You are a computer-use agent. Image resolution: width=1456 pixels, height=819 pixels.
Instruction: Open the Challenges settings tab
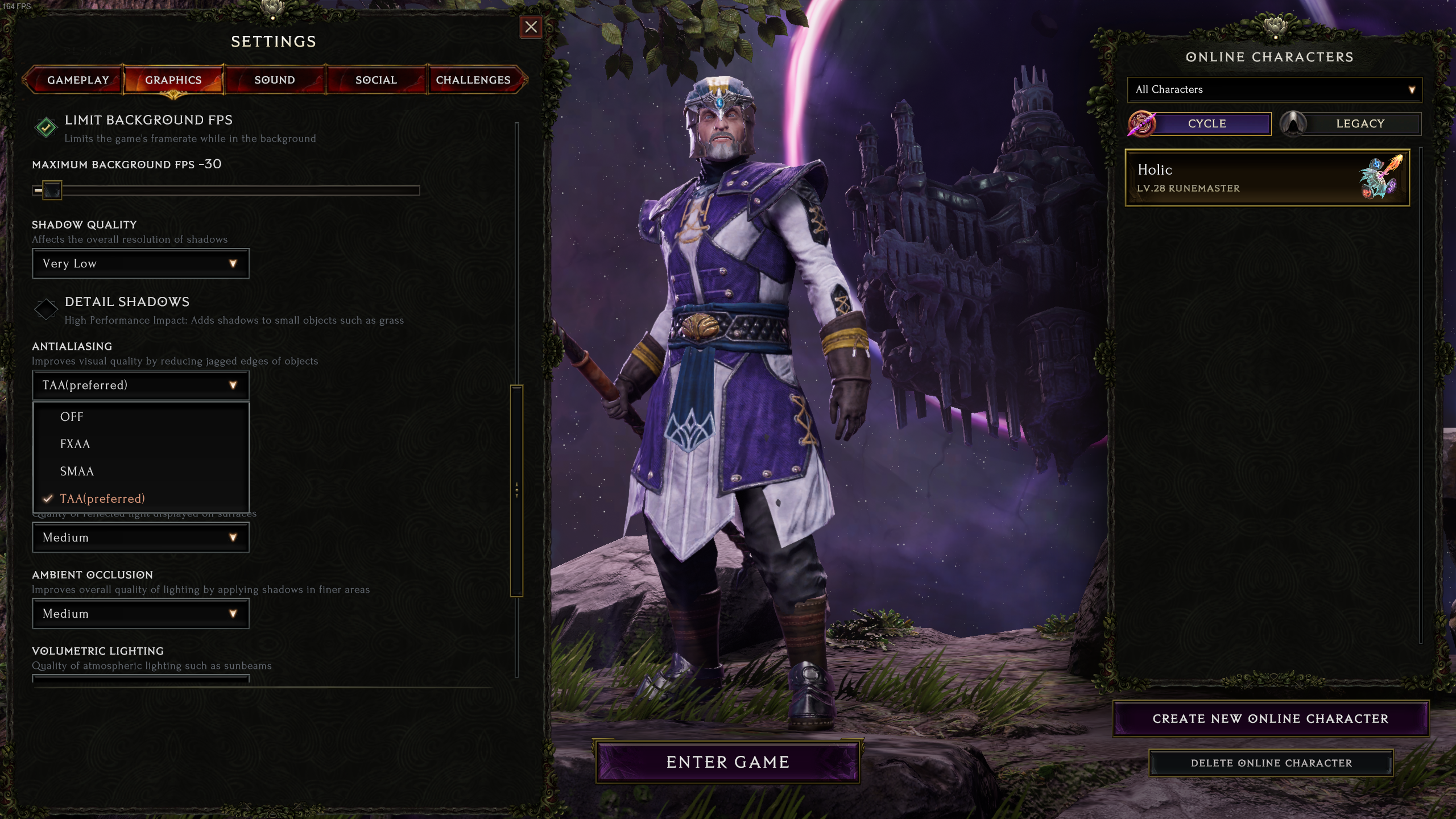474,80
